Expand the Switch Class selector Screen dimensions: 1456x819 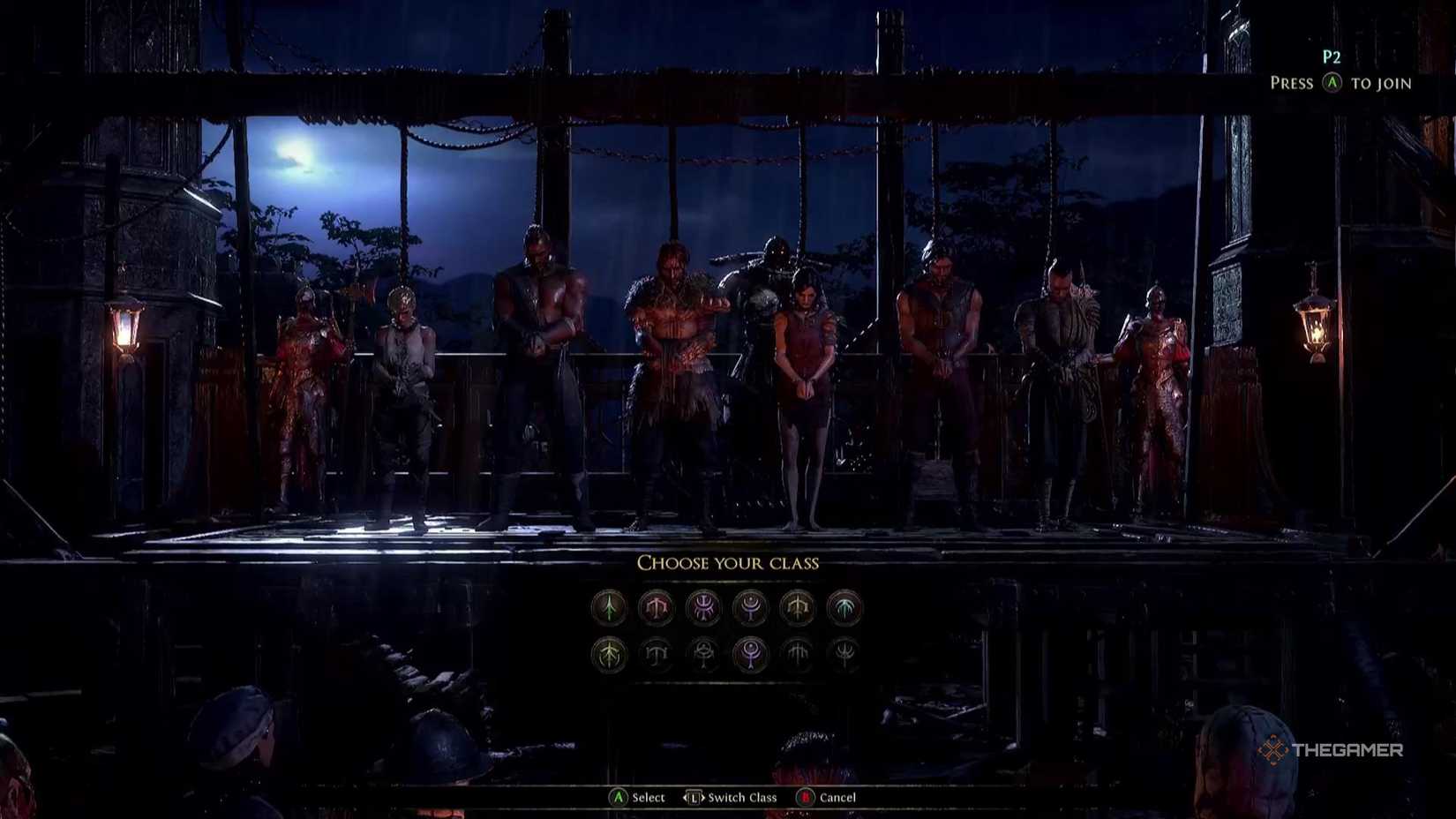[694, 797]
